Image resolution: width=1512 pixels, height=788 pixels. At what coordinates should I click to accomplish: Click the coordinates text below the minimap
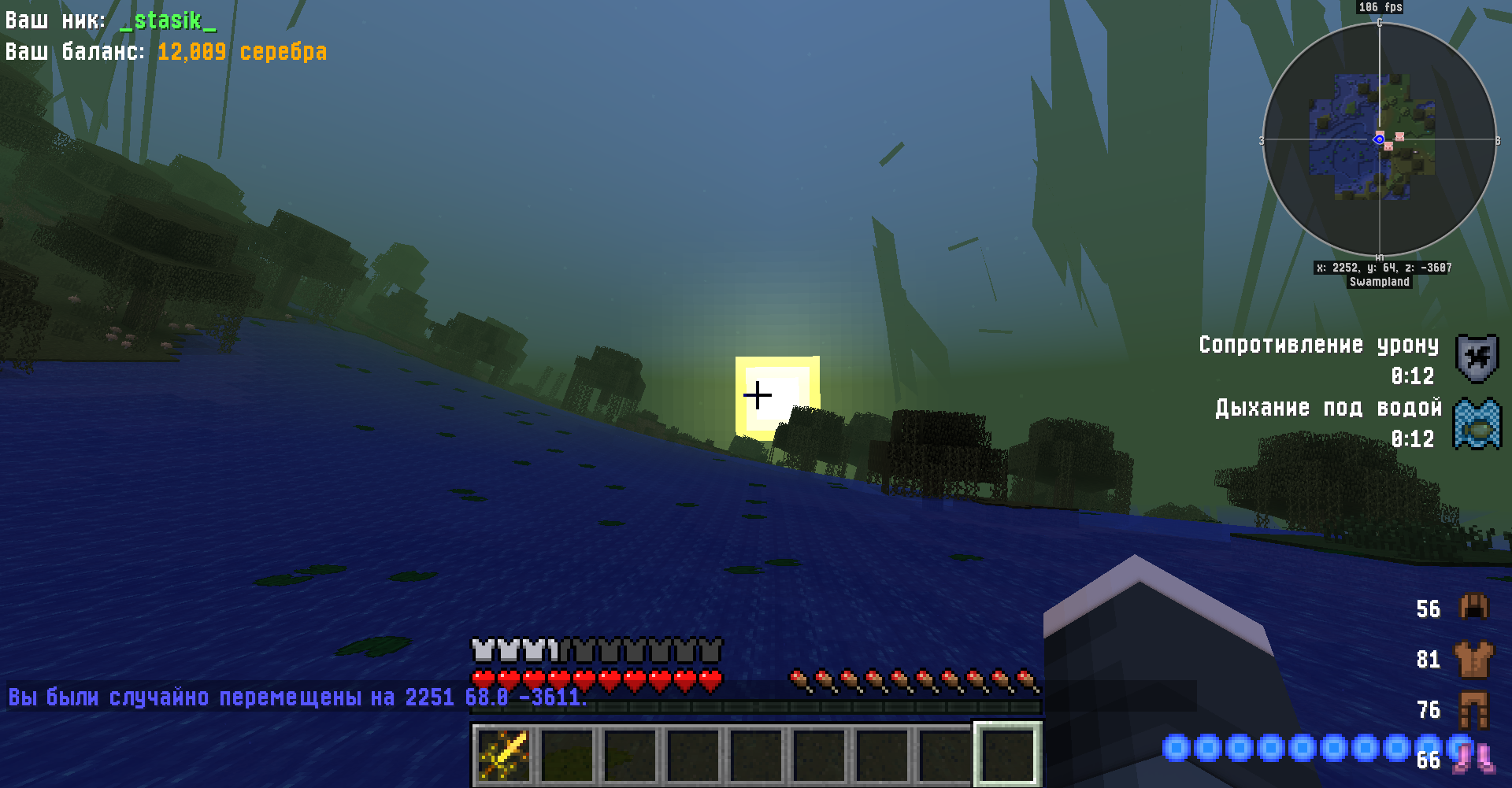1380,267
